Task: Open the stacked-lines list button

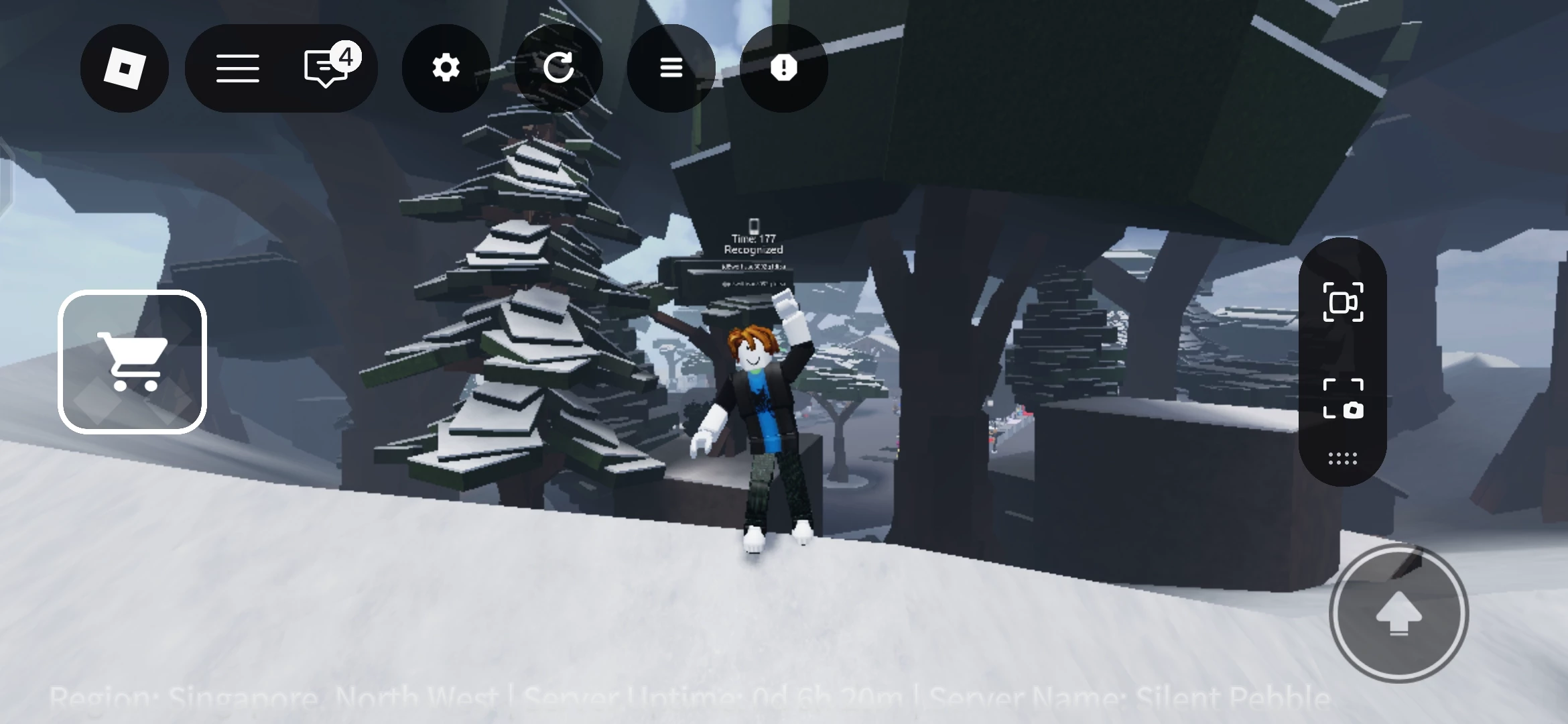Action: tap(671, 68)
